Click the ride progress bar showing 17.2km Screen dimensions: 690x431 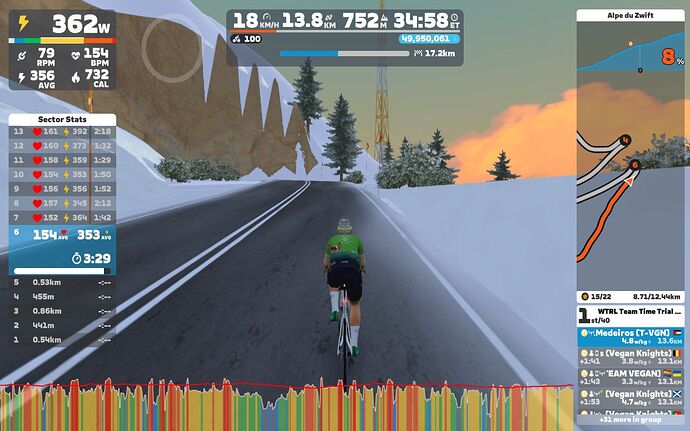pyautogui.click(x=345, y=53)
